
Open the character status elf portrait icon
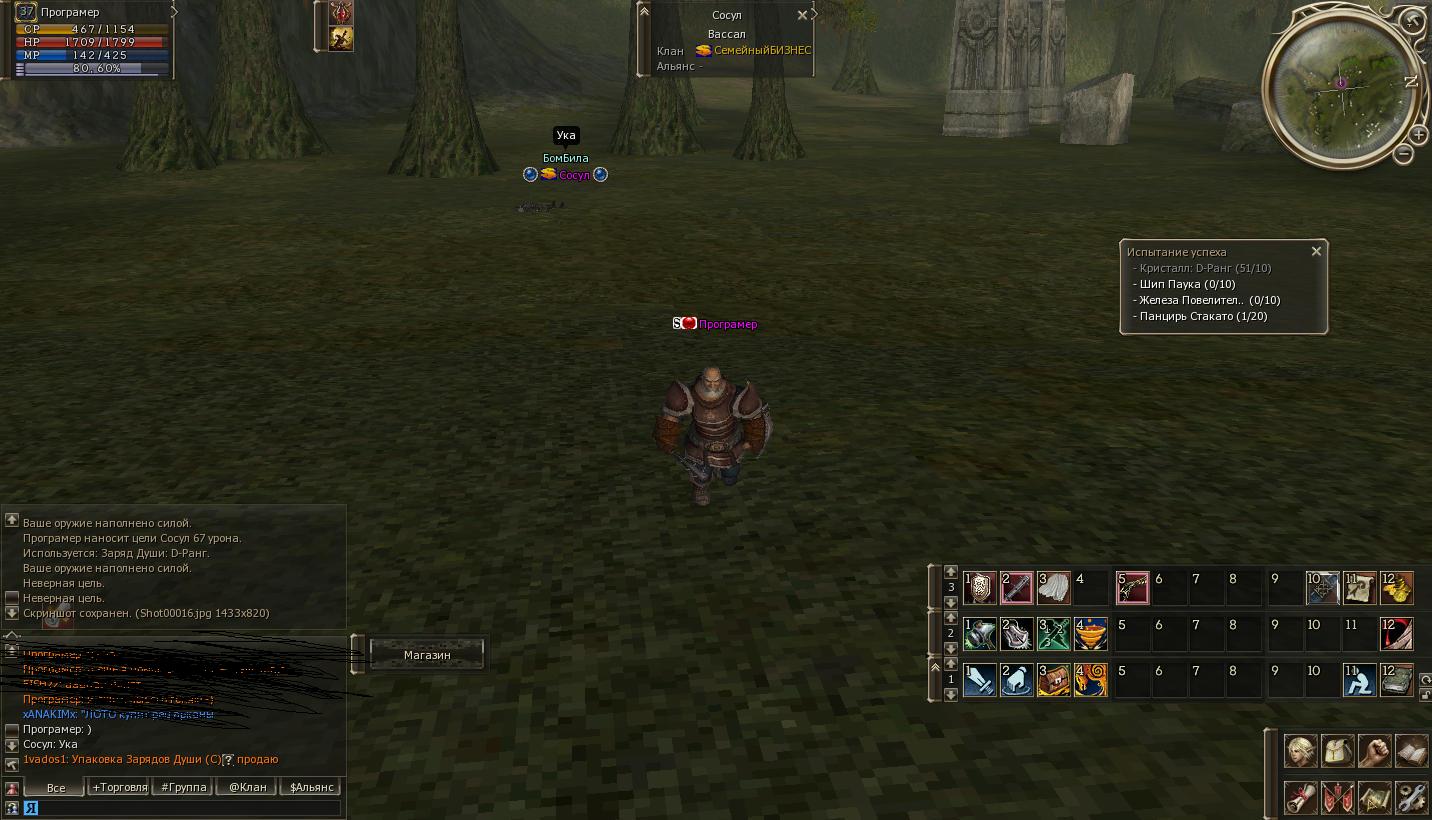click(x=1300, y=750)
